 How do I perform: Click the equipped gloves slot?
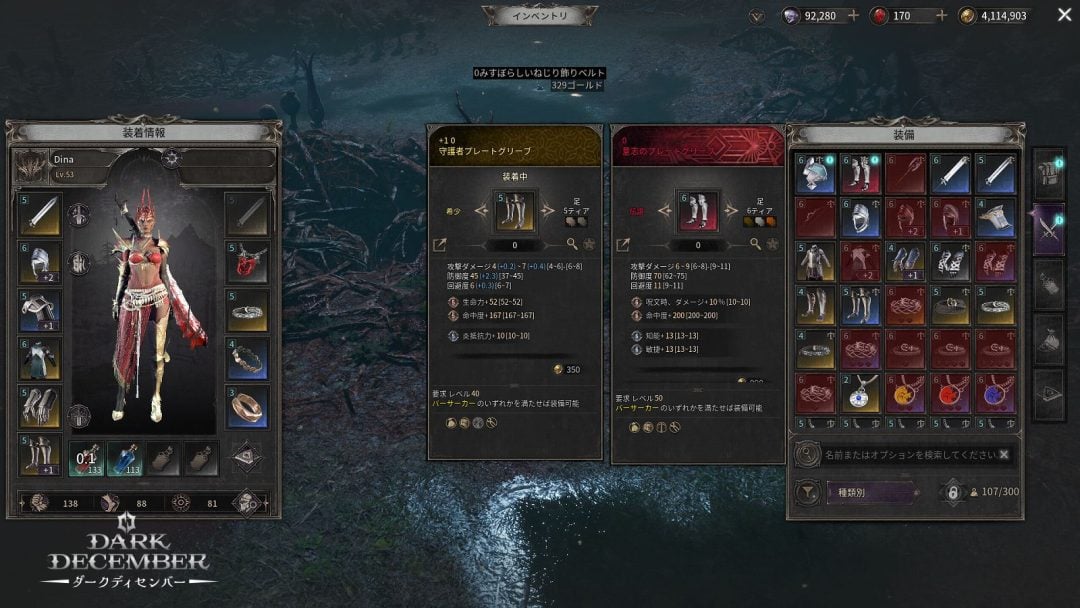click(39, 407)
